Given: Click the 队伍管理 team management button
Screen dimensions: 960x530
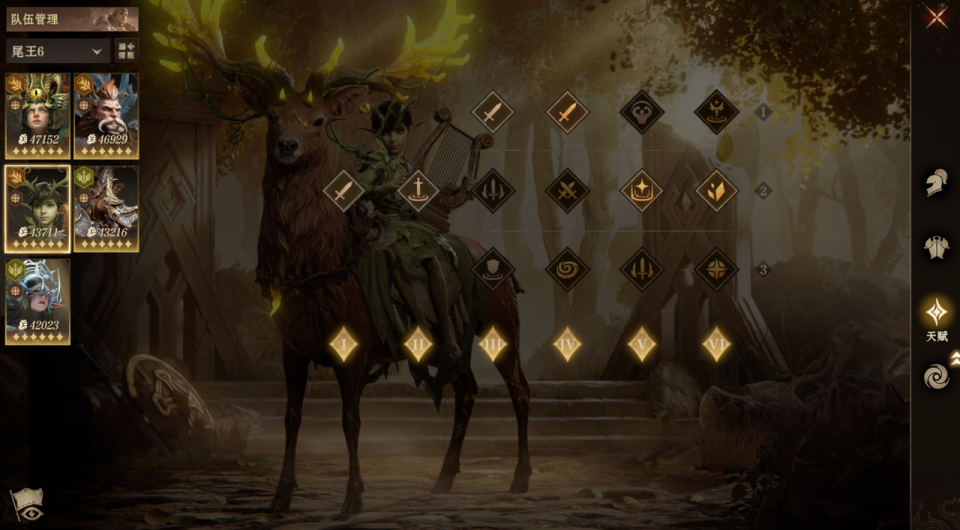Looking at the screenshot, I should pos(72,19).
